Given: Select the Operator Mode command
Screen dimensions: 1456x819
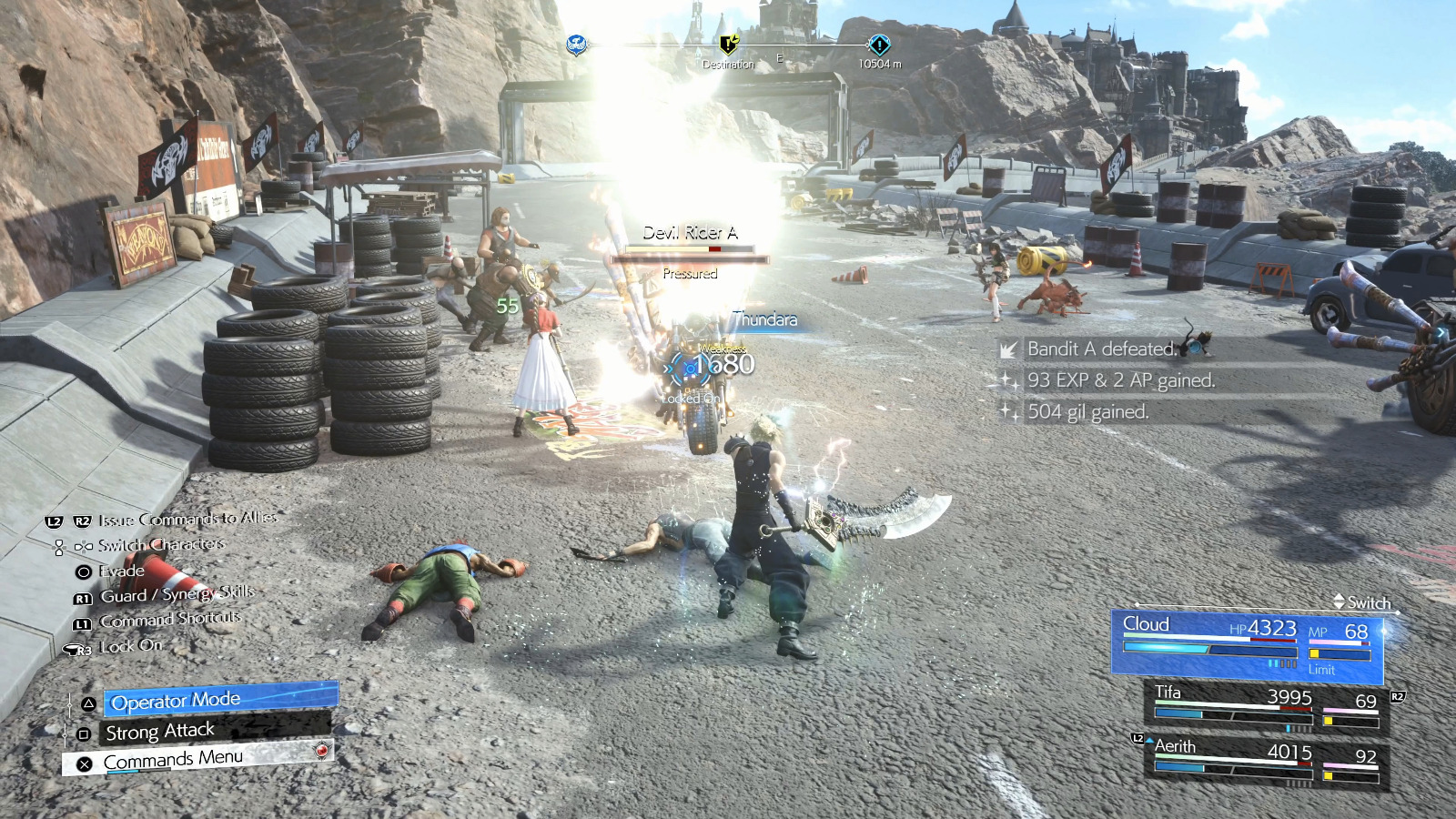Looking at the screenshot, I should point(219,700).
